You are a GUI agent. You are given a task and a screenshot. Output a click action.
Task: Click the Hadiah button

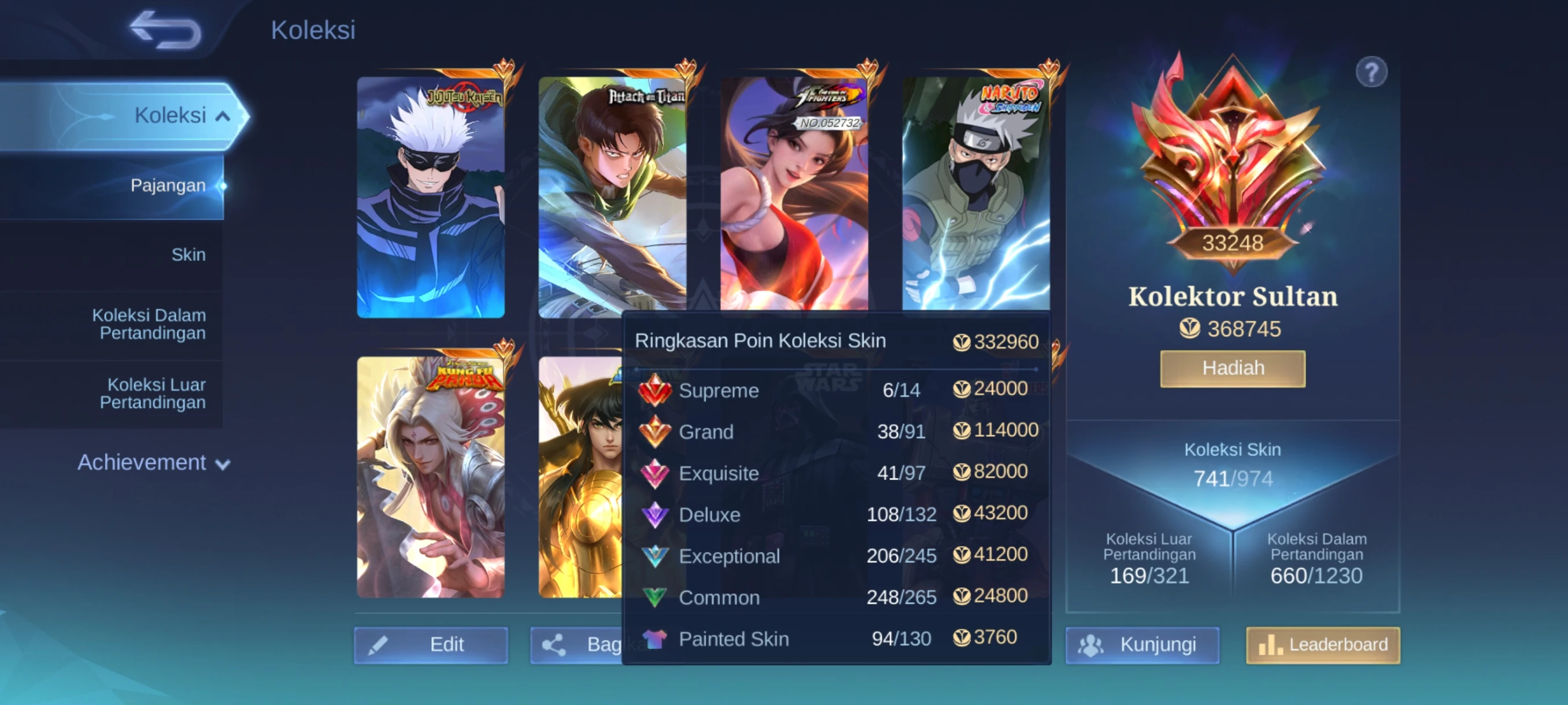click(x=1233, y=368)
